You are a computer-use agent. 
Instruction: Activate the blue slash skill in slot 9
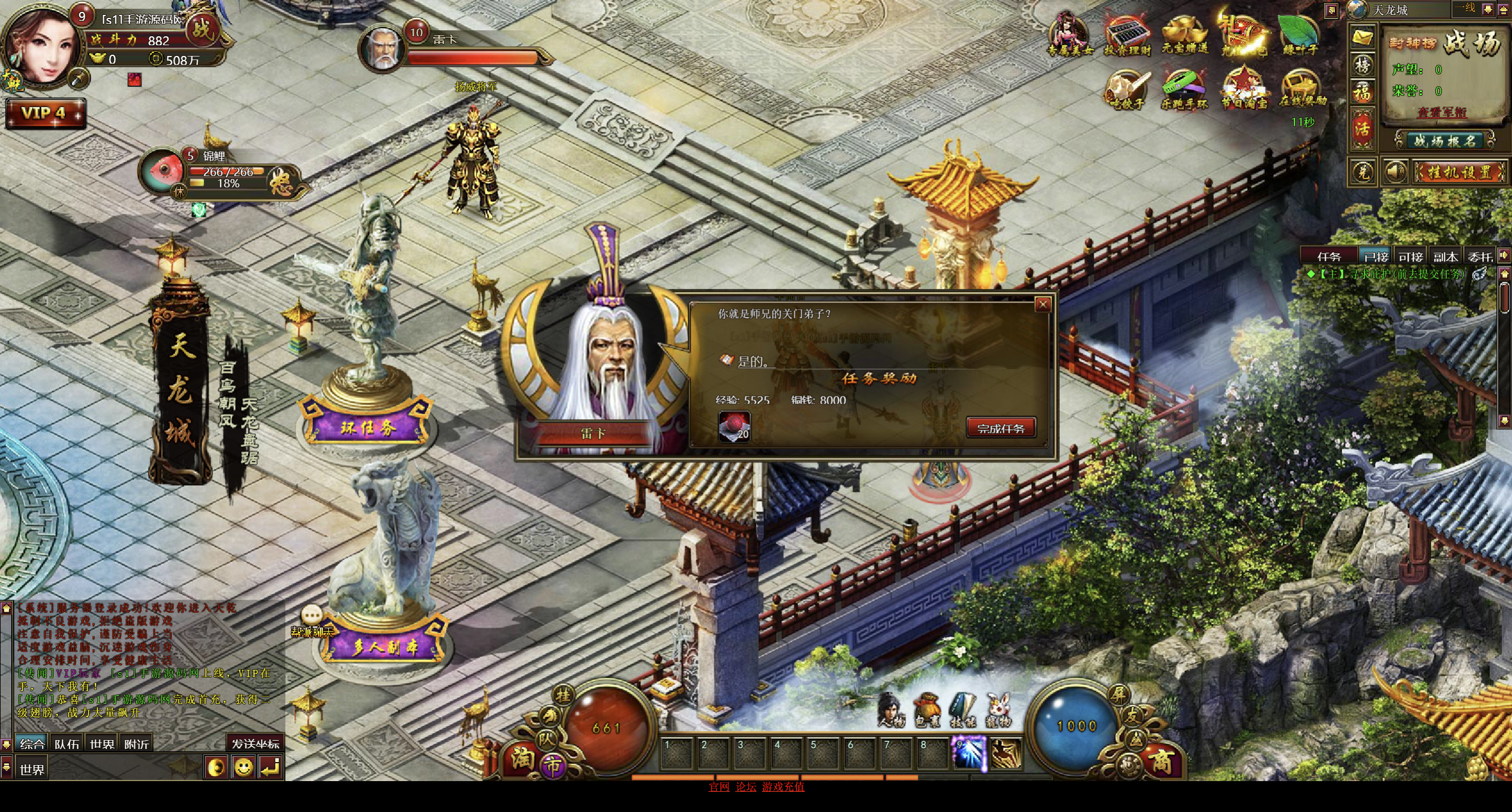pos(968,753)
